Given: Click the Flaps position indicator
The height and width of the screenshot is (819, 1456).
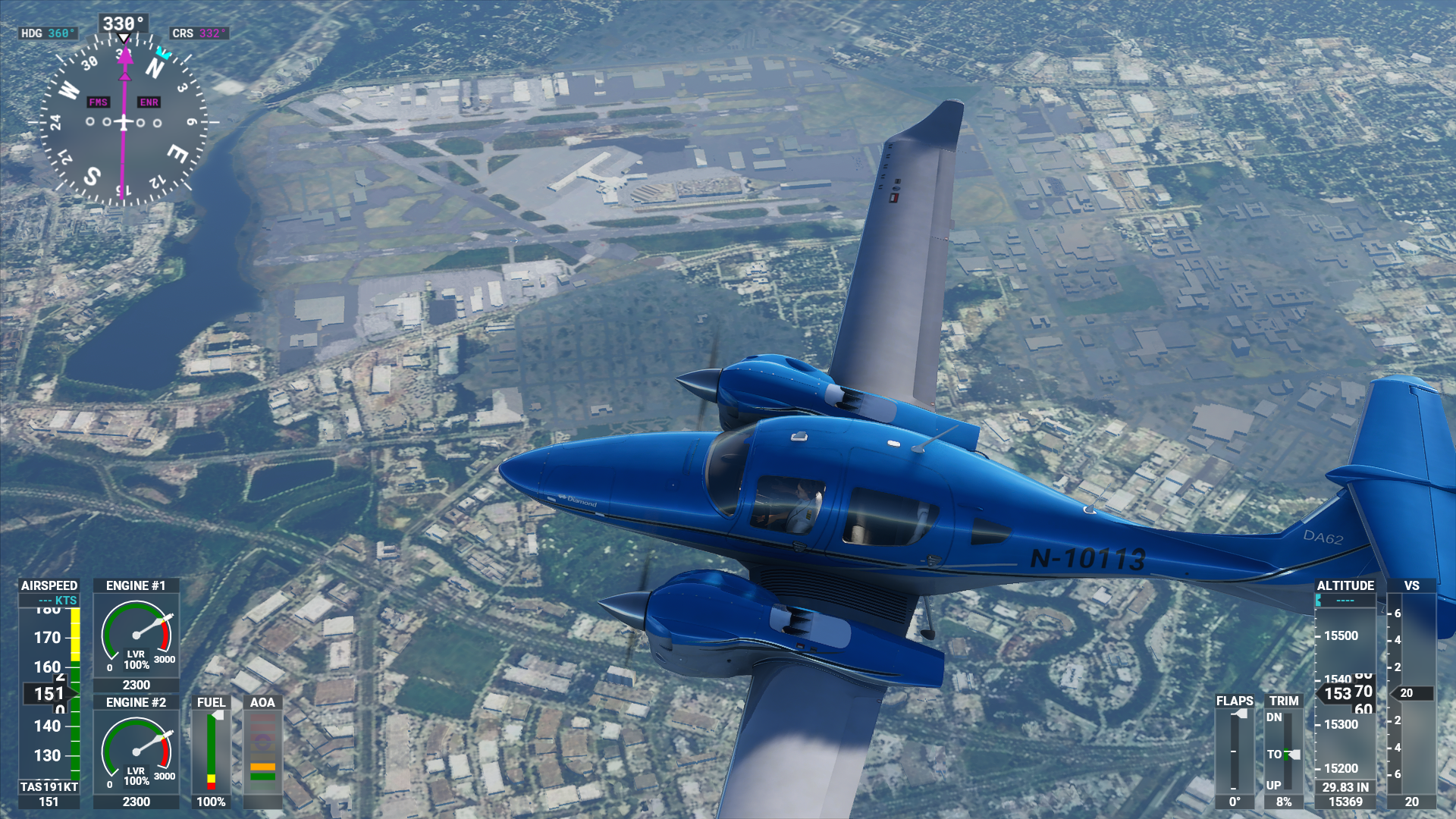Looking at the screenshot, I should (x=1235, y=751).
